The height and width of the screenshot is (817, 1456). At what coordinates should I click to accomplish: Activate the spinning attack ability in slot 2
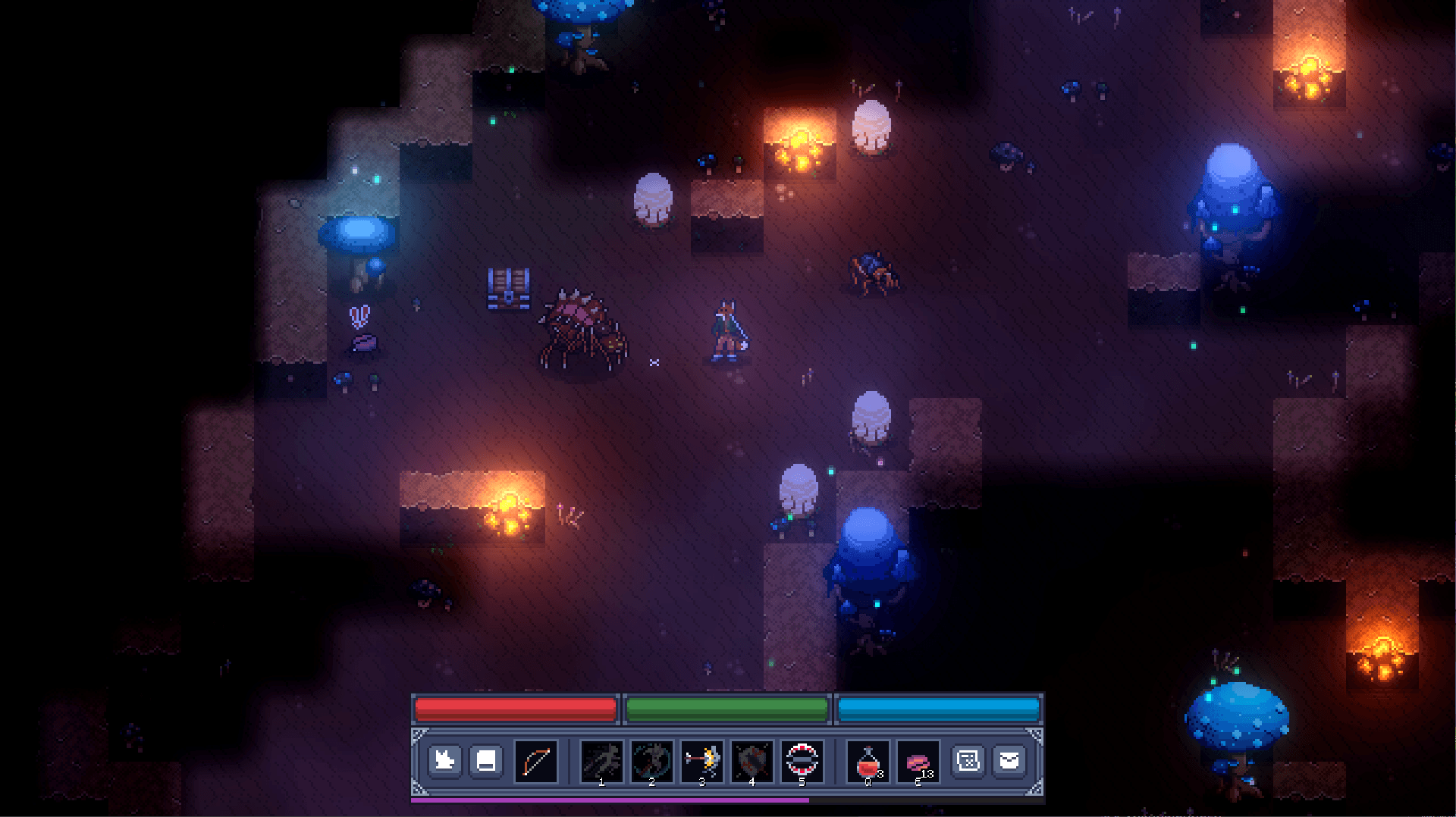(652, 761)
